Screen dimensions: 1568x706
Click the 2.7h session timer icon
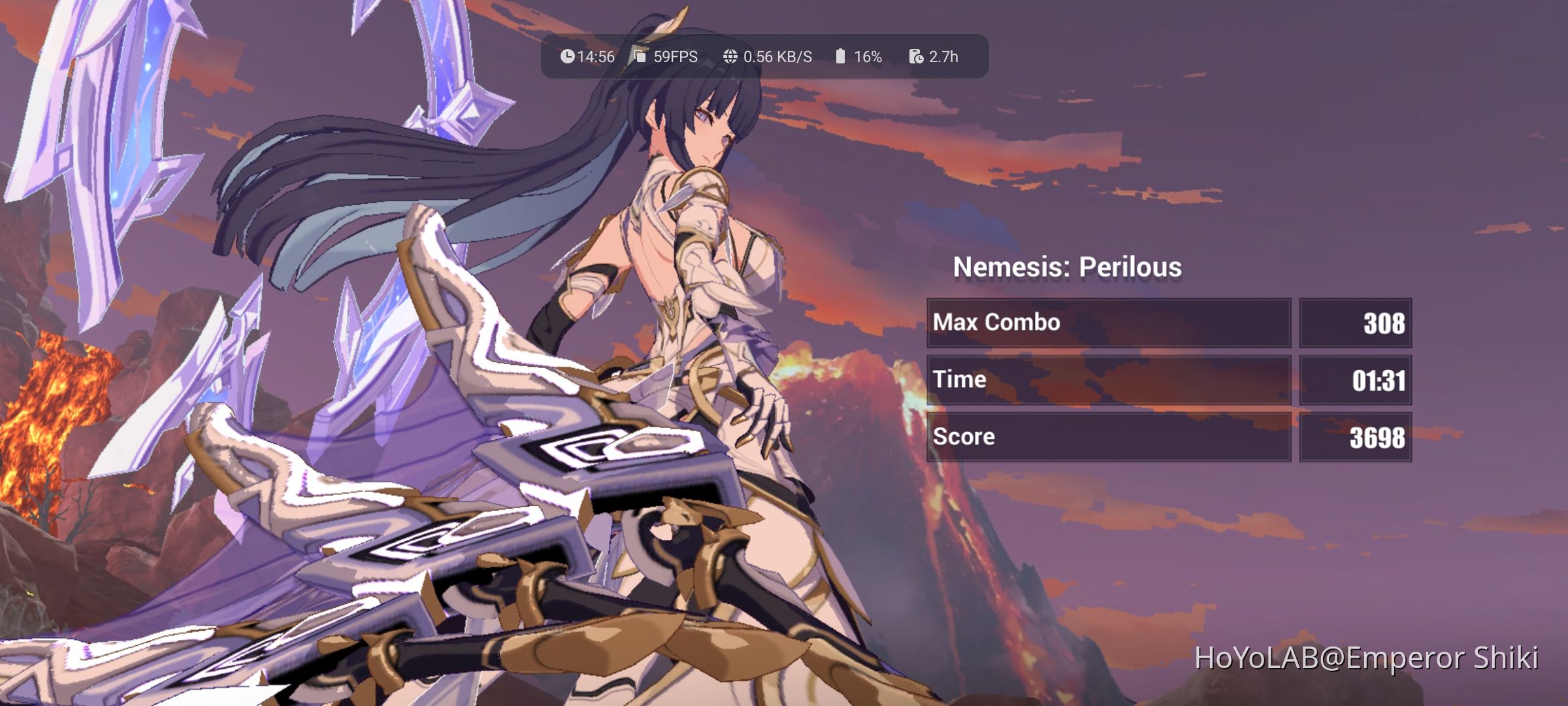click(x=916, y=57)
